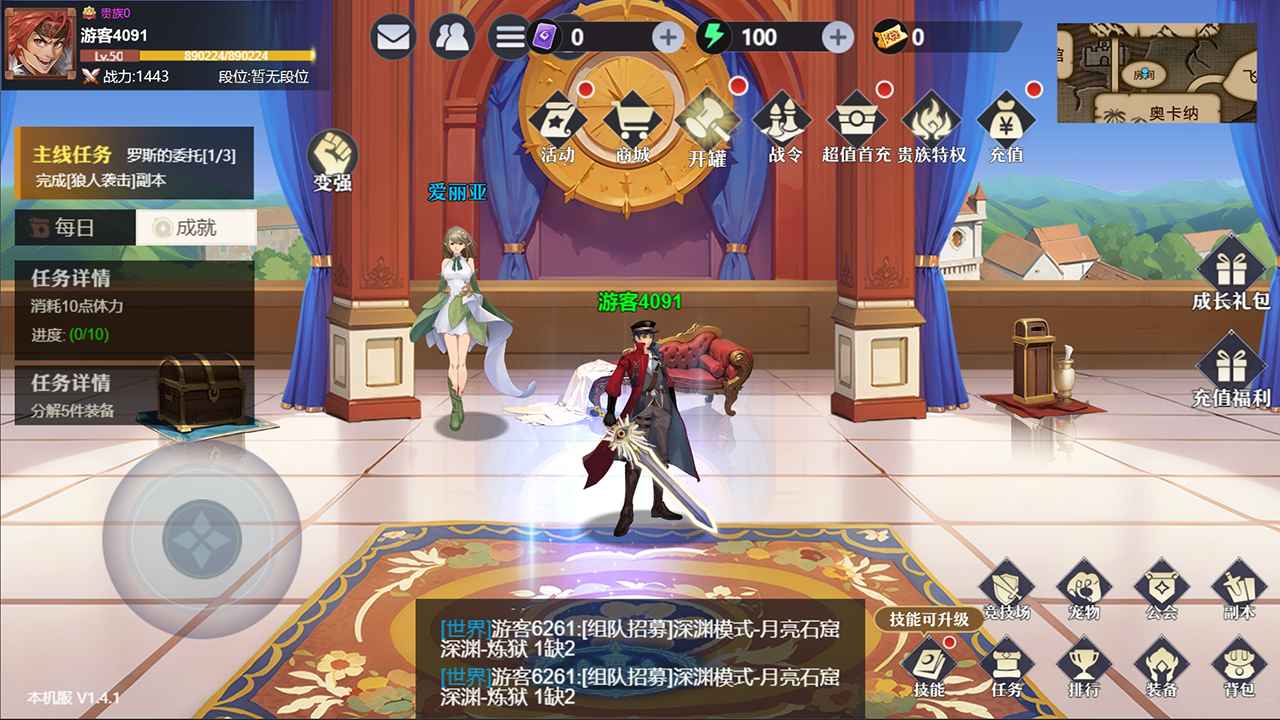
Task: Expand the hamburger menu next to currencies
Action: point(511,34)
